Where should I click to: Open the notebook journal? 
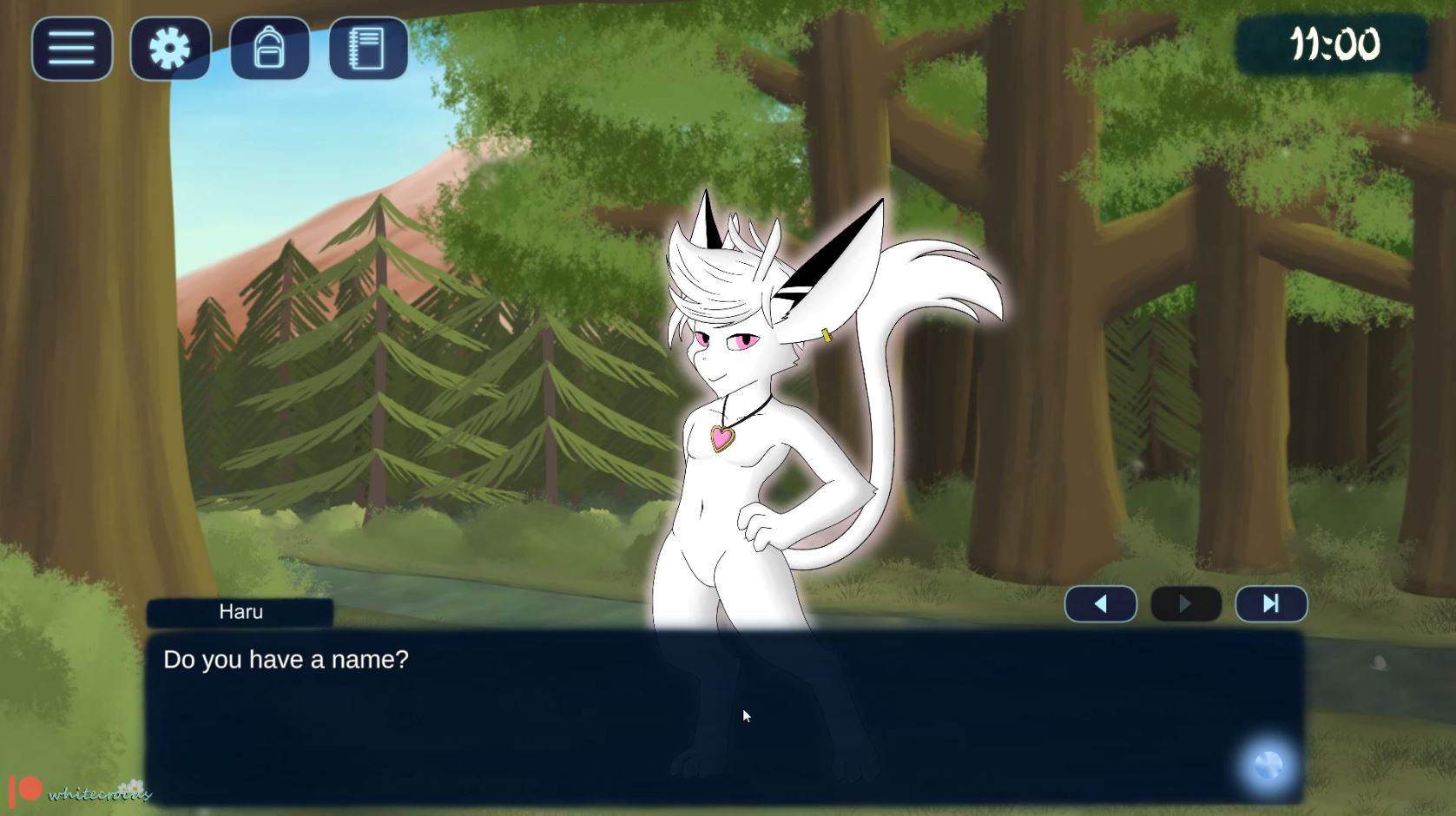pyautogui.click(x=368, y=49)
